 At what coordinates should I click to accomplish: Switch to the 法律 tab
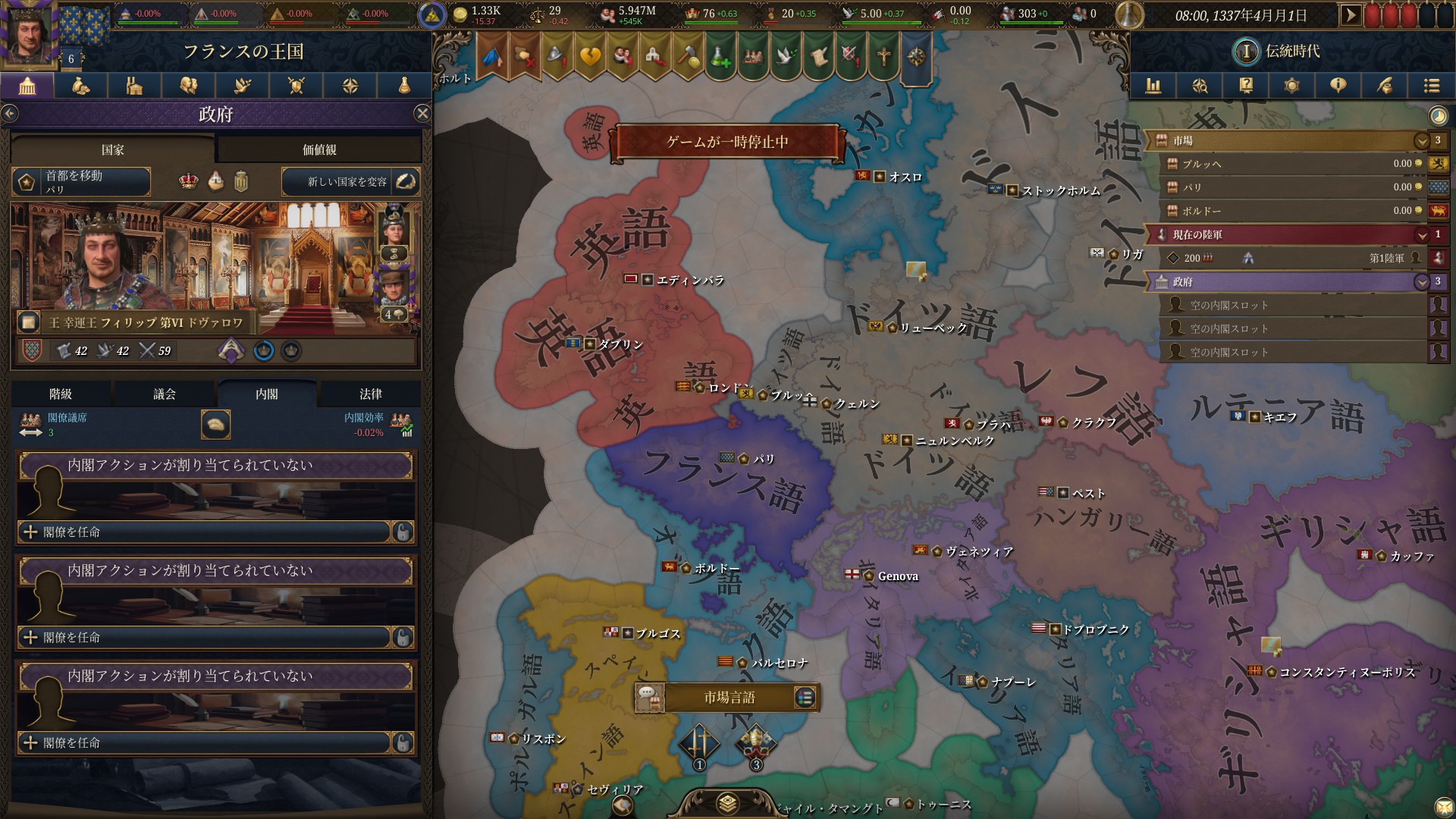point(372,394)
